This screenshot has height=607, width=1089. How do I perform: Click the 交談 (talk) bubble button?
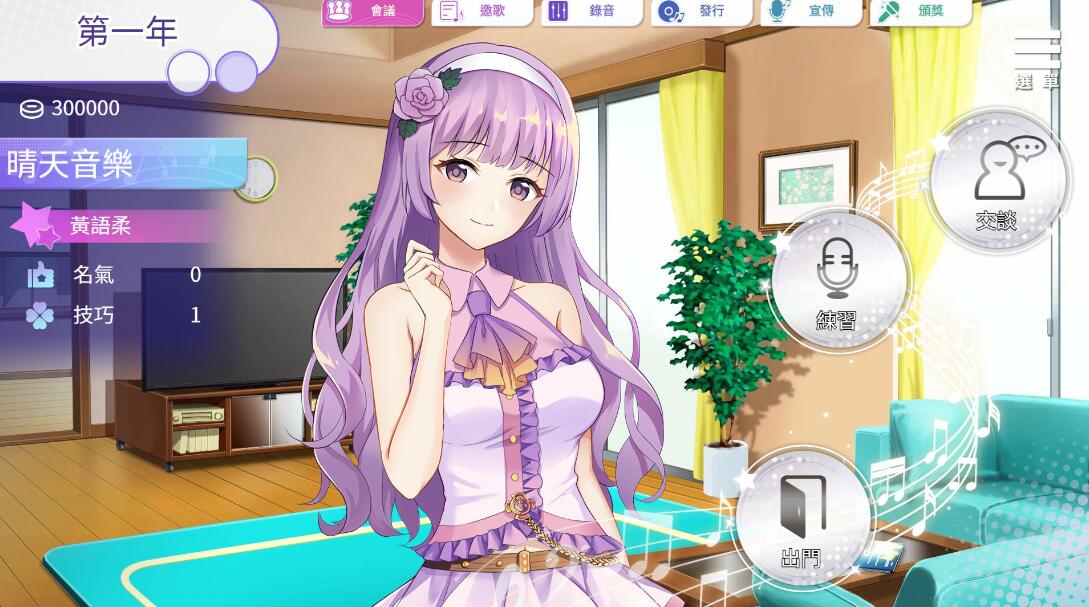point(997,182)
